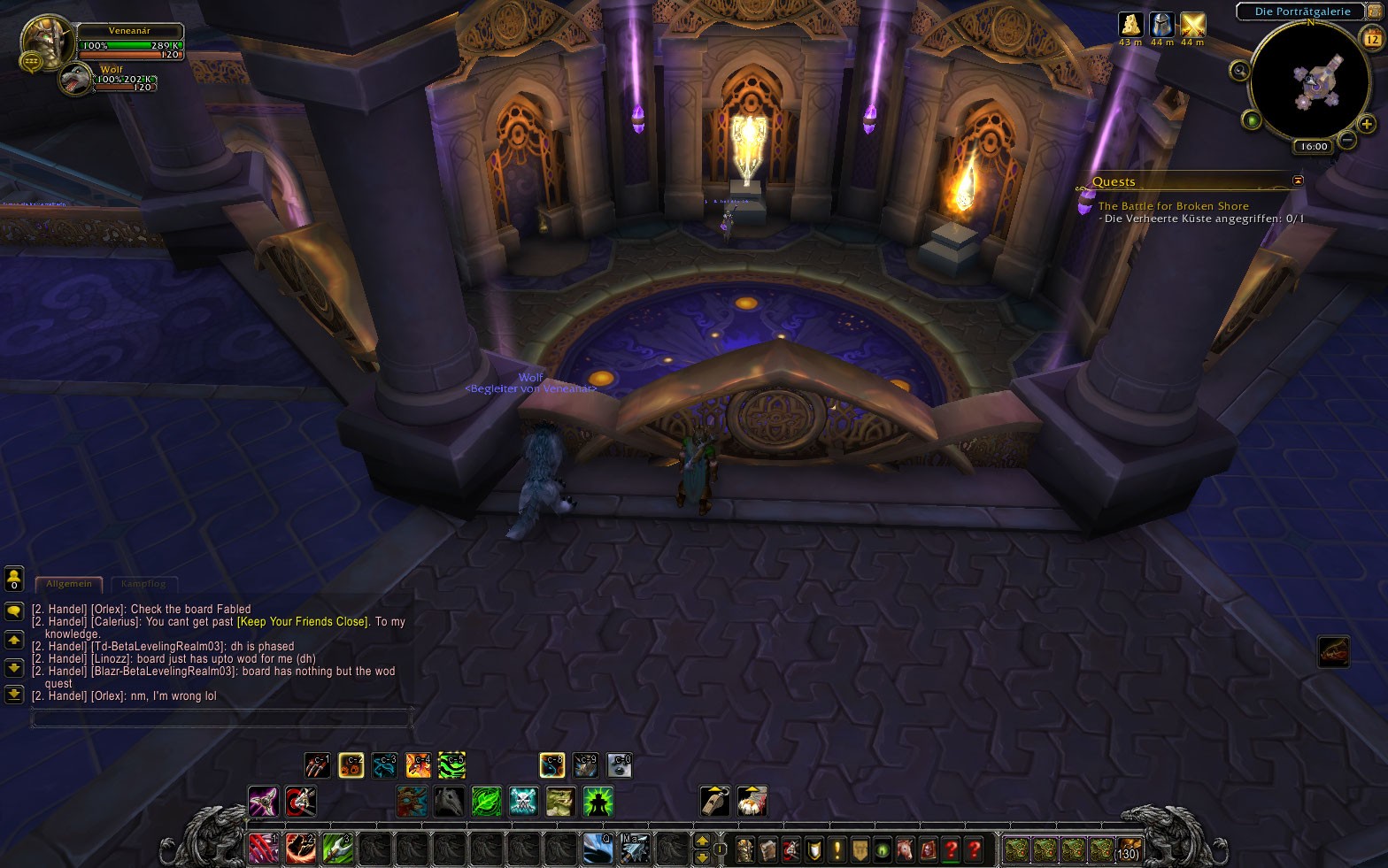This screenshot has width=1388, height=868.
Task: Use the ability in action slot 1
Action: [264, 849]
